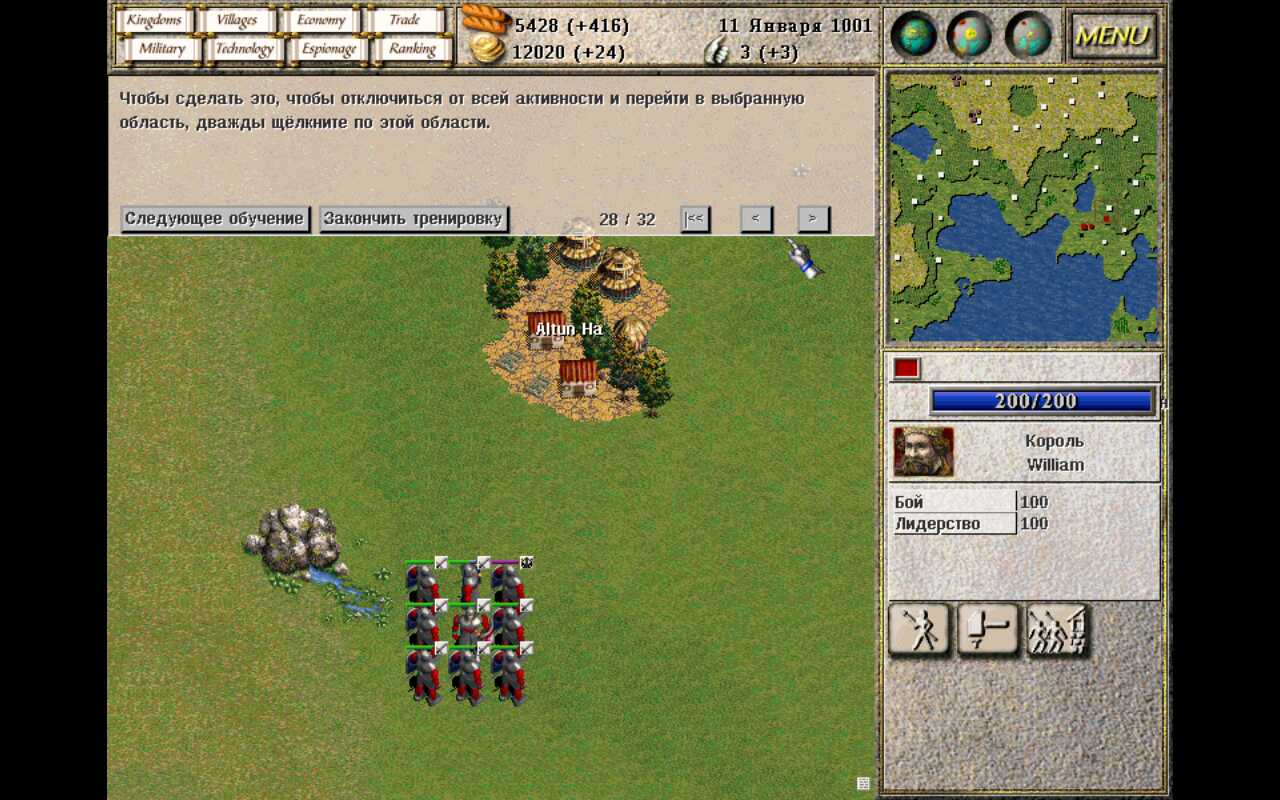Select the green-blue globe map mode
Image resolution: width=1280 pixels, height=800 pixels.
pos(913,35)
